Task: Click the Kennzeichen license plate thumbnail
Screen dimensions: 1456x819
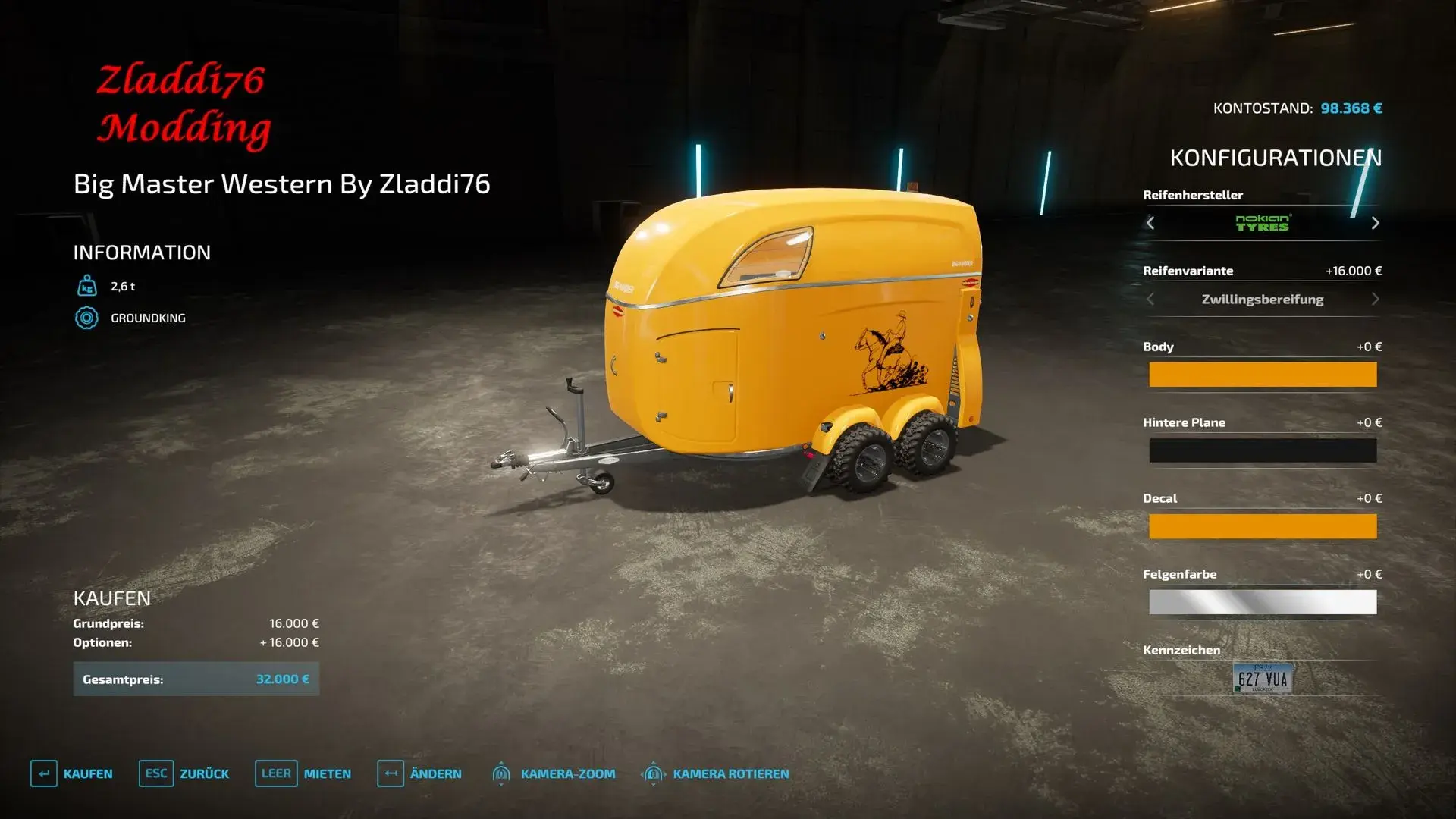Action: [1263, 679]
